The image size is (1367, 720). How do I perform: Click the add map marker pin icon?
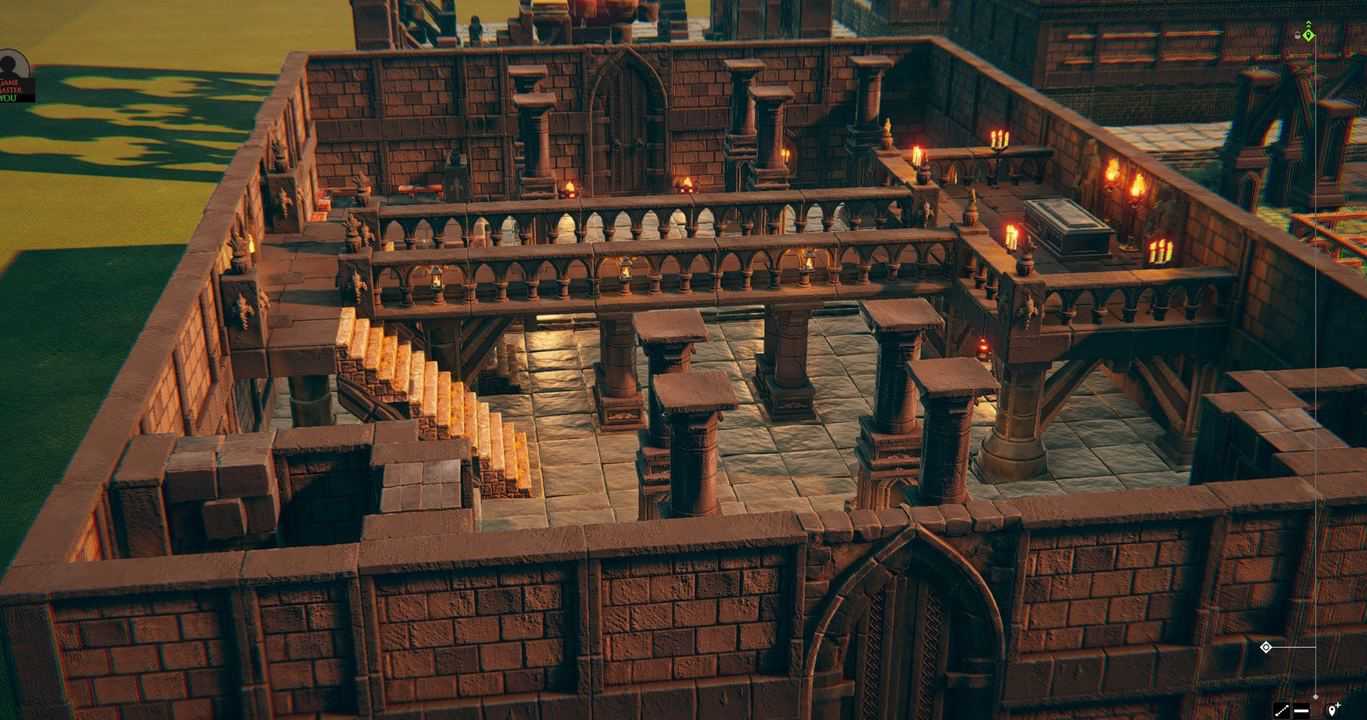click(1333, 710)
